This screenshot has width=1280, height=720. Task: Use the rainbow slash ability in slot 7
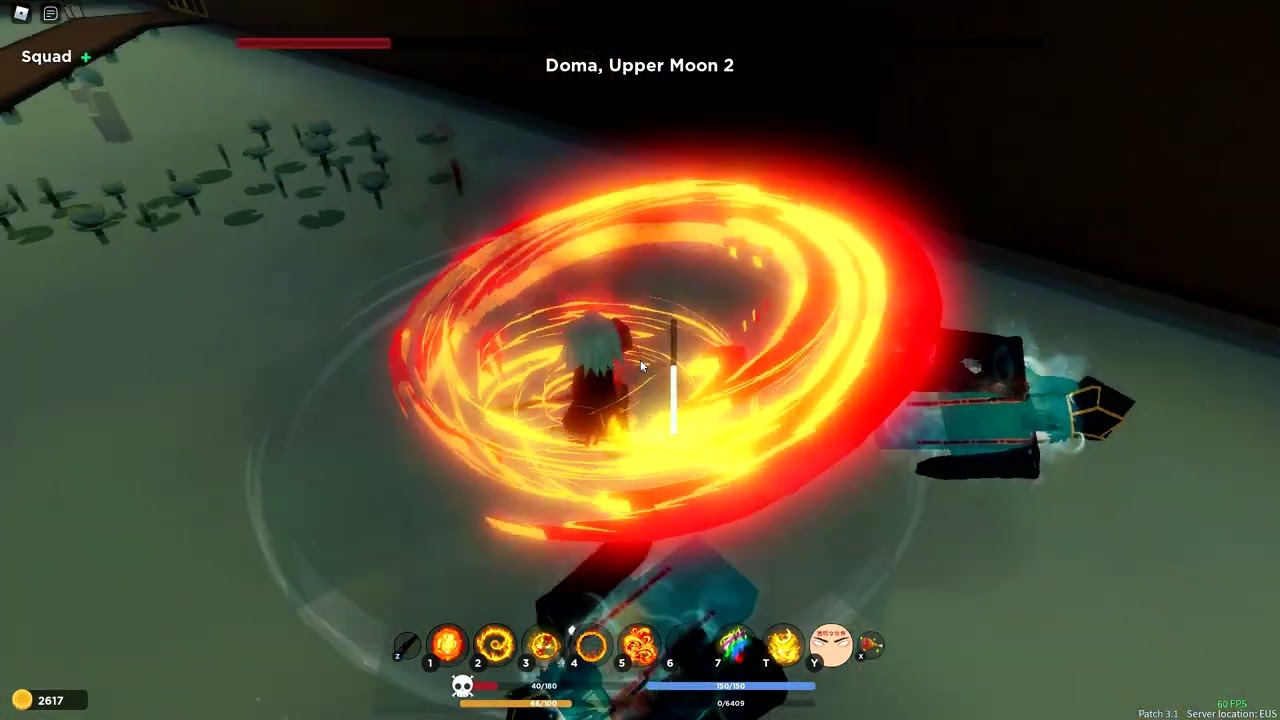[735, 645]
